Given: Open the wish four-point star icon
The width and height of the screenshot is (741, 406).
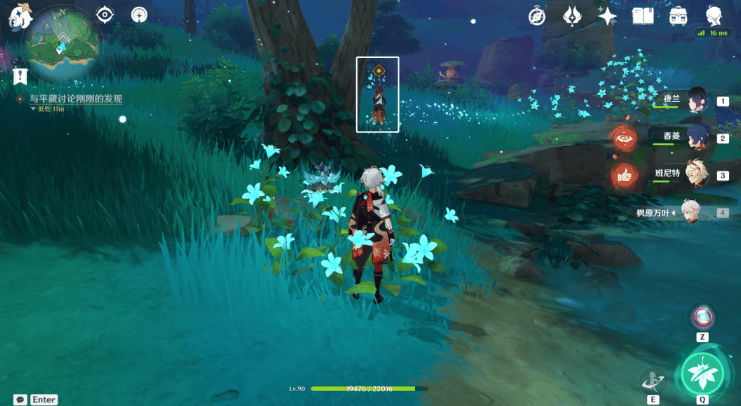Looking at the screenshot, I should pyautogui.click(x=607, y=15).
